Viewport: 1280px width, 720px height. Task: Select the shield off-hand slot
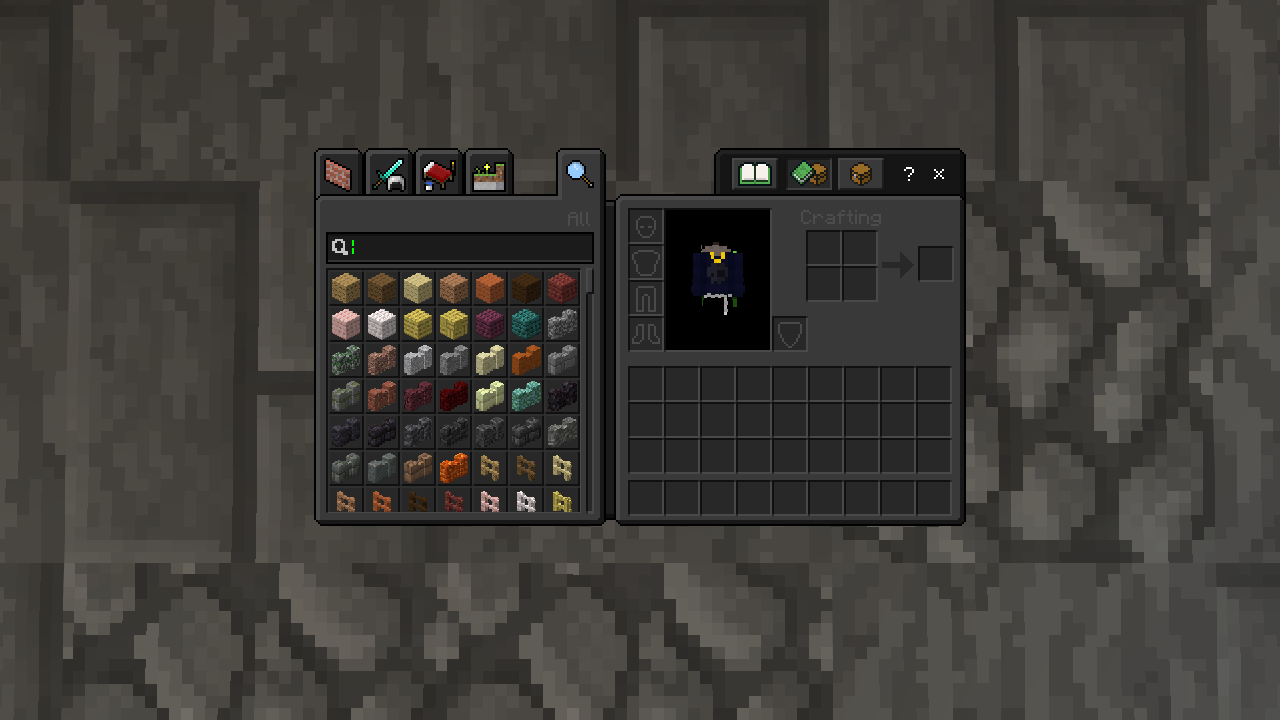[x=790, y=334]
